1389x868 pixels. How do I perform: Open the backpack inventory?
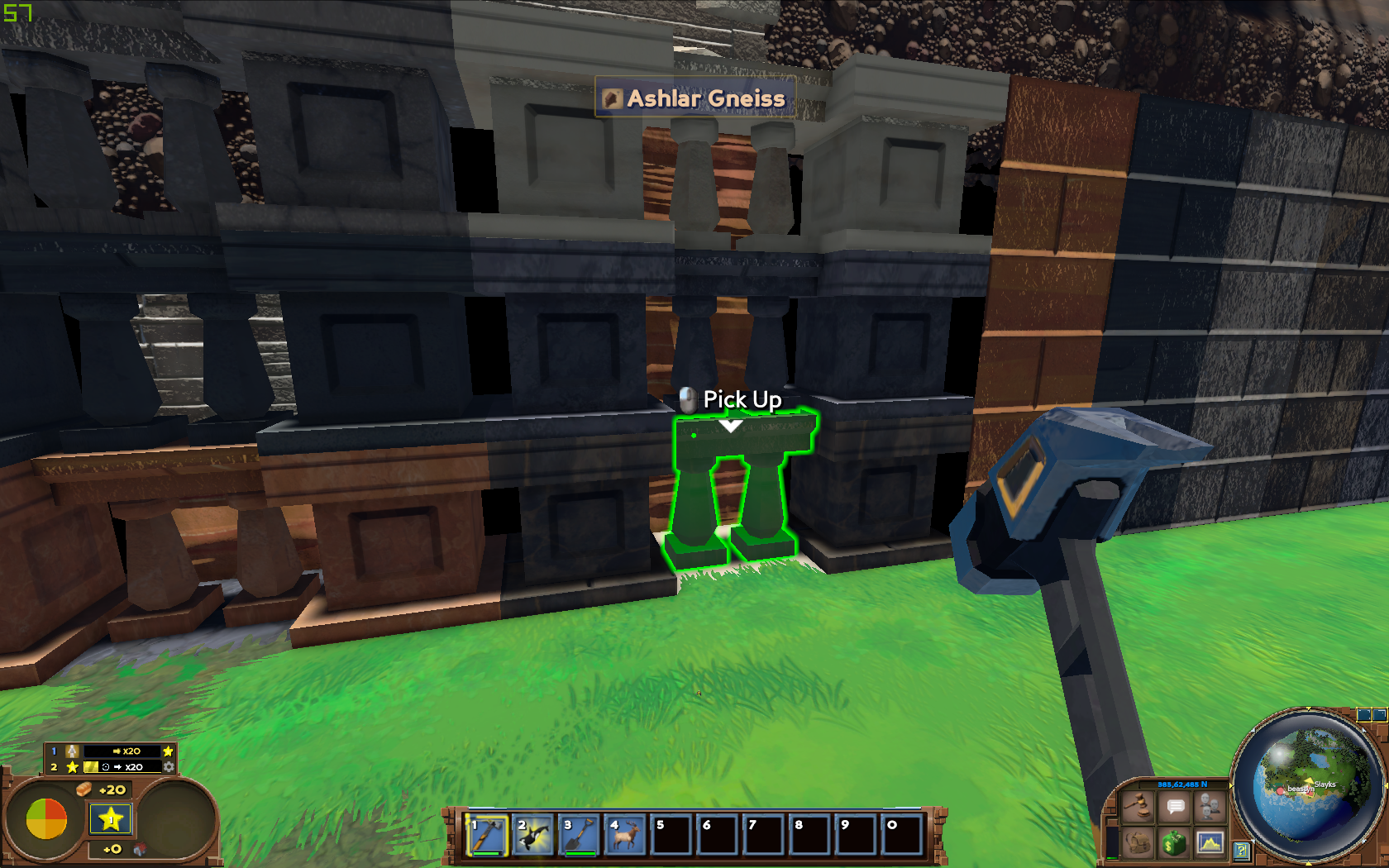[1138, 842]
